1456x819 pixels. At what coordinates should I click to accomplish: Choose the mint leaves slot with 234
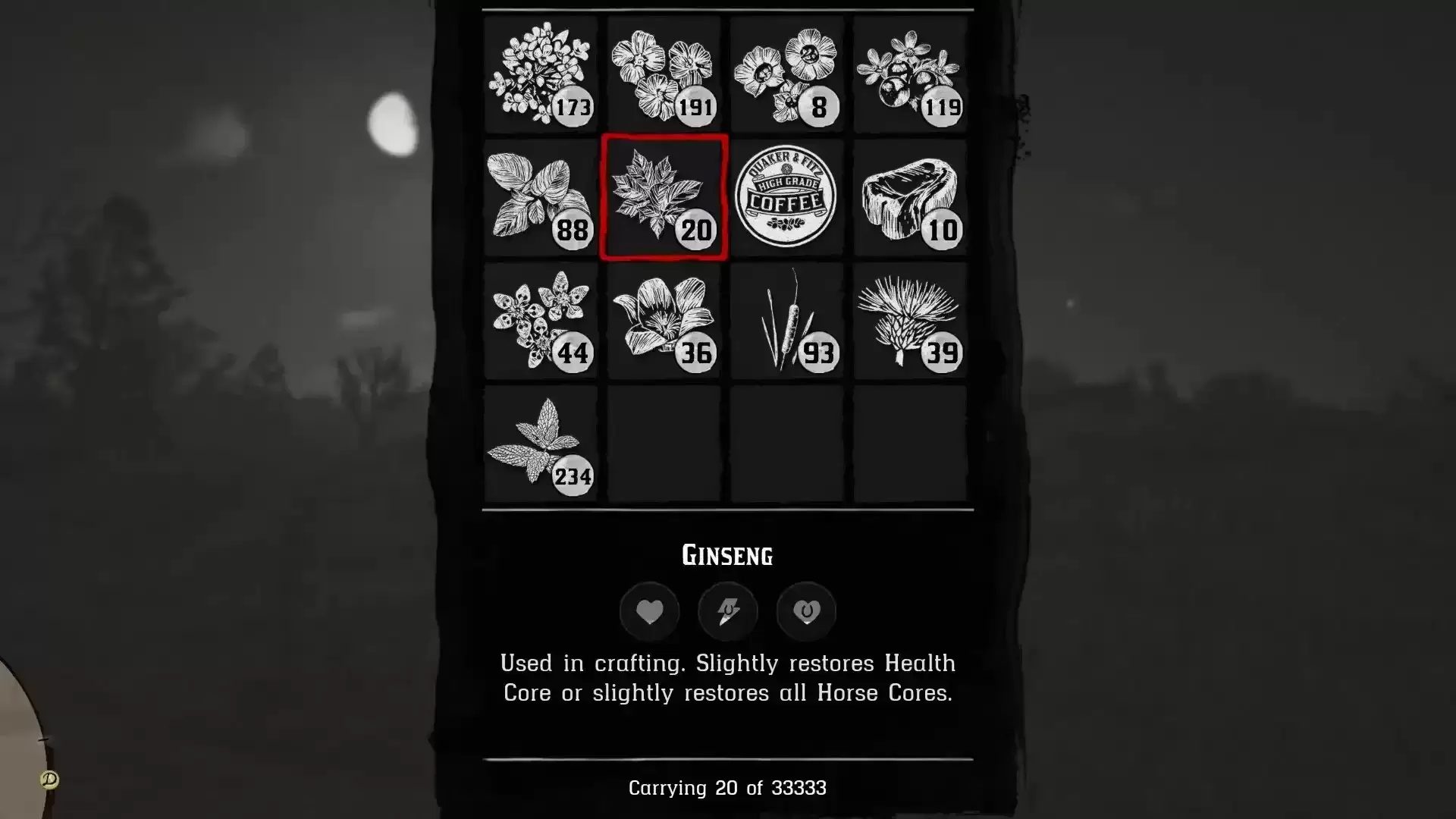coord(541,444)
